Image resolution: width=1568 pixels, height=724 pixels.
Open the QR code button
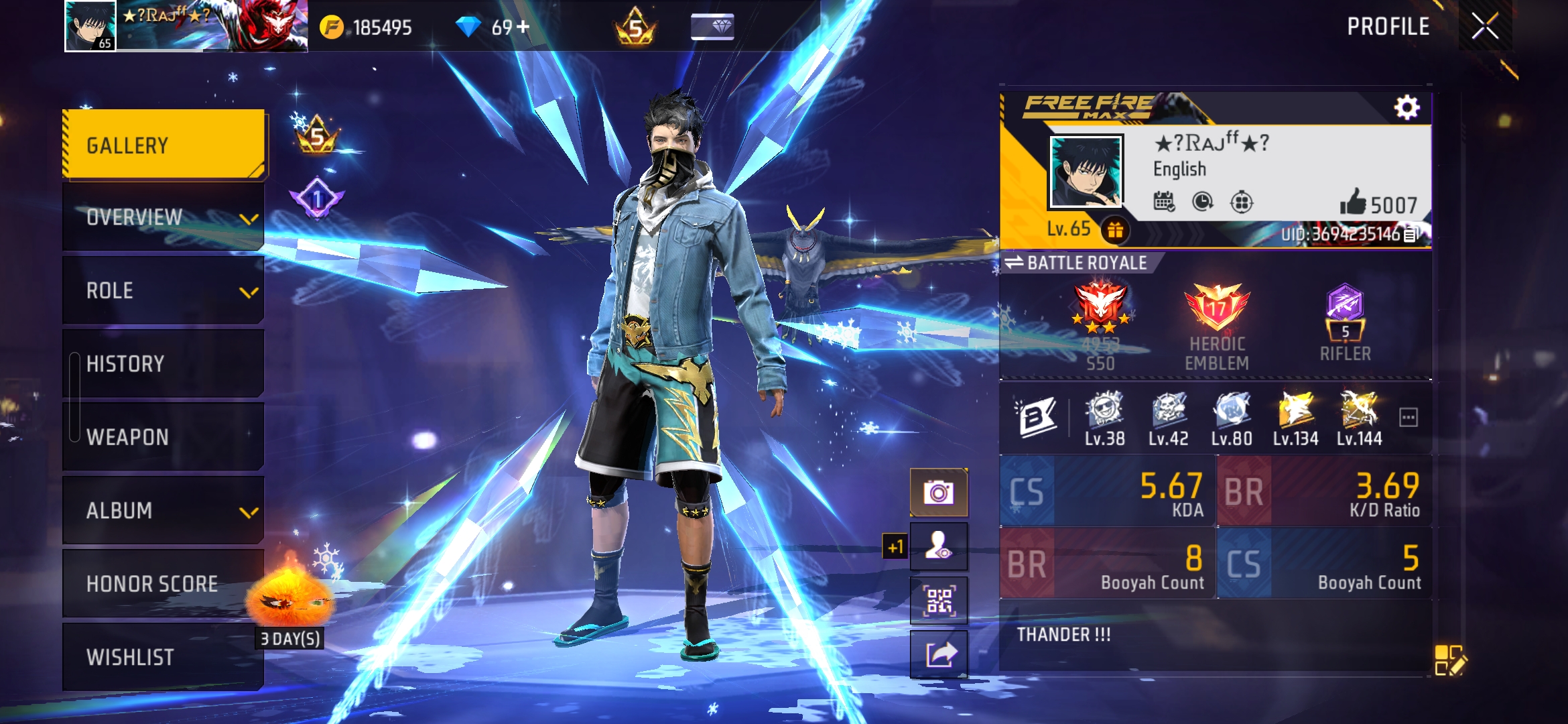tap(938, 601)
